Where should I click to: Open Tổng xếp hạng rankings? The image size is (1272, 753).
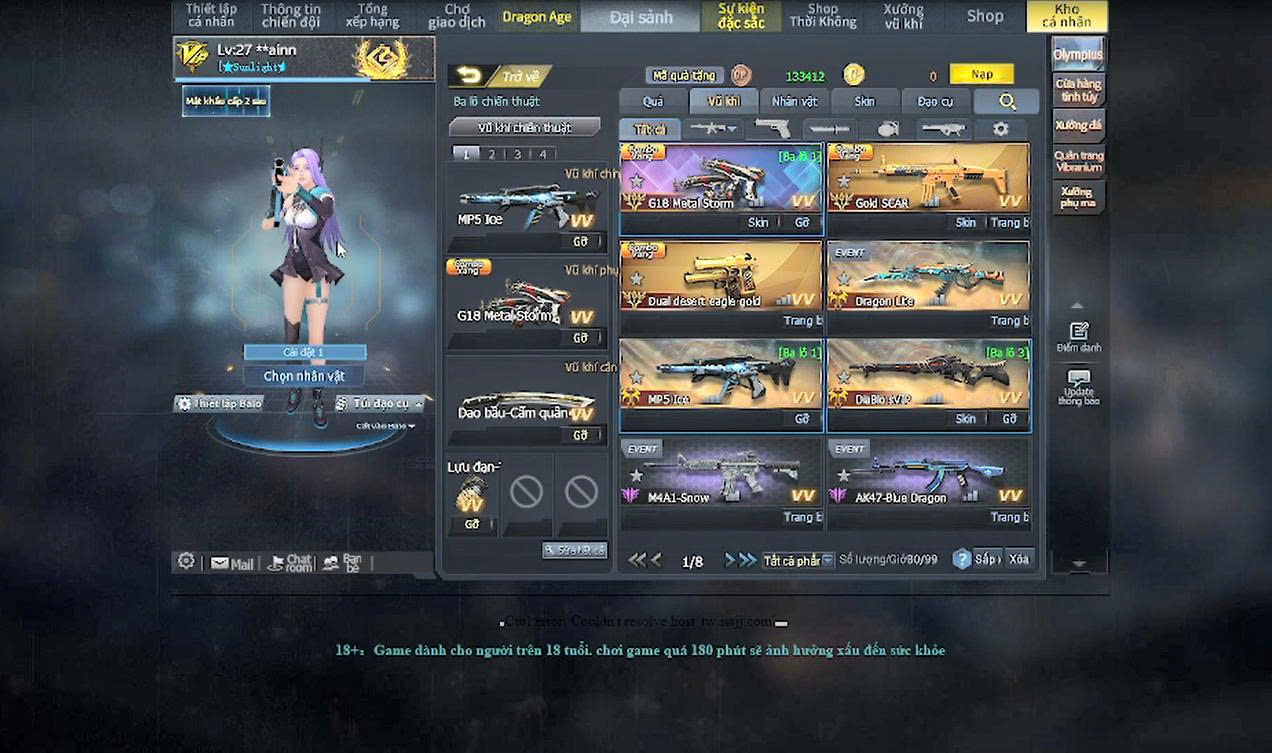pyautogui.click(x=372, y=16)
